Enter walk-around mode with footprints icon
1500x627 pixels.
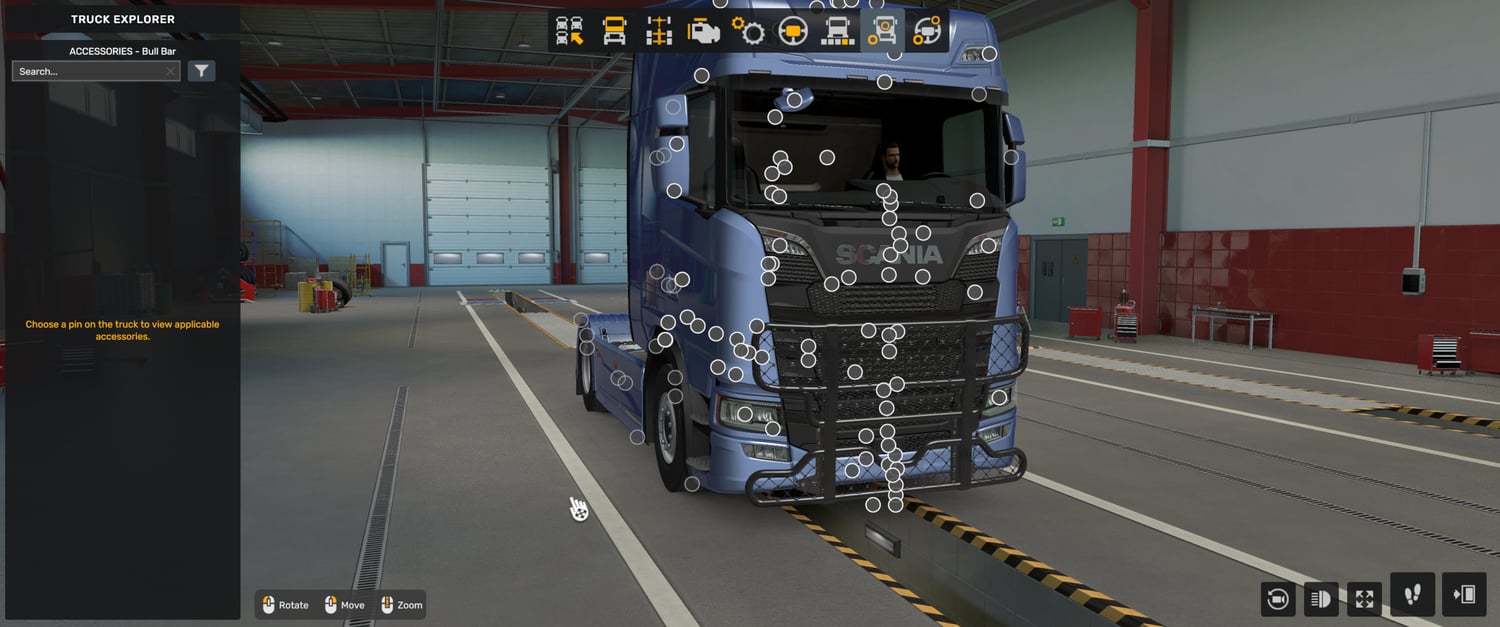click(1412, 595)
